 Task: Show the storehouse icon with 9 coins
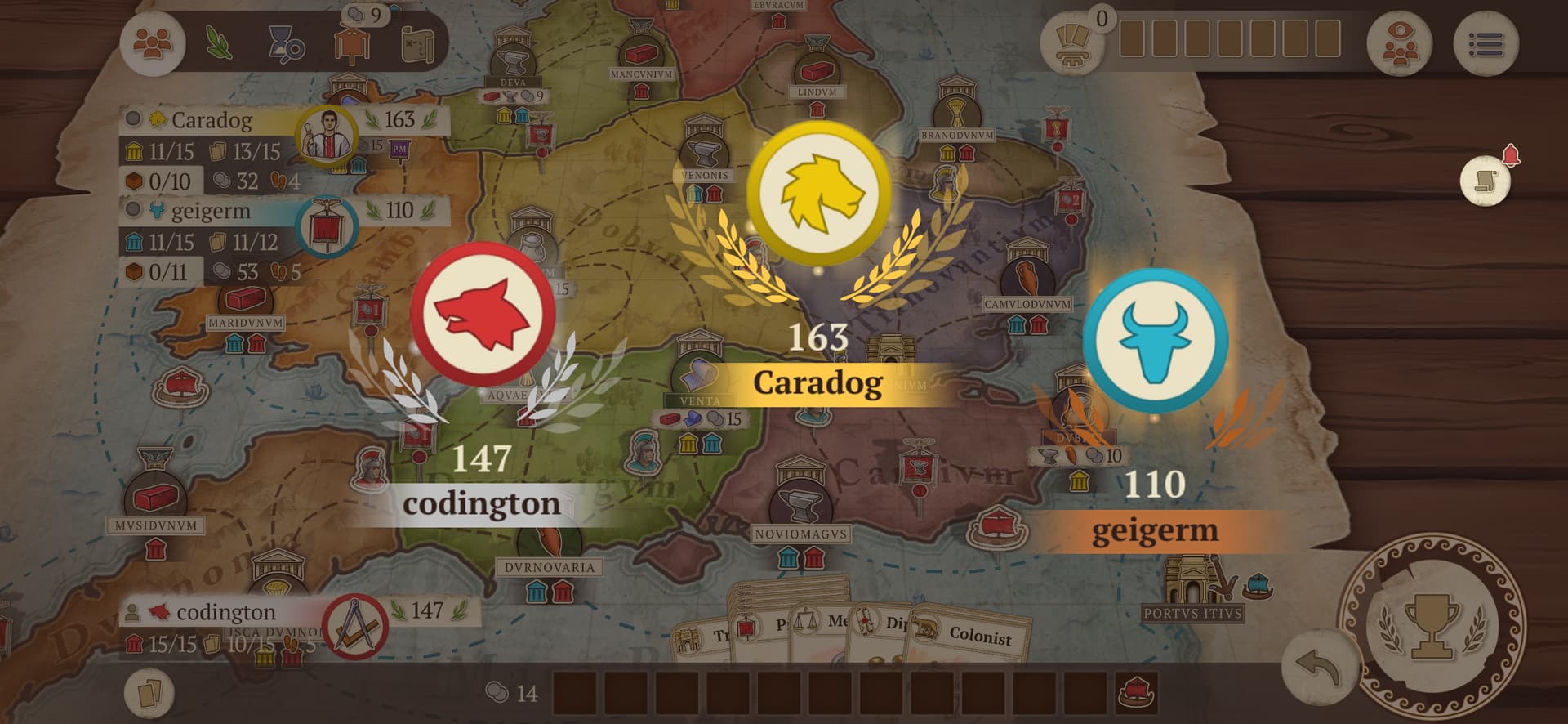(353, 41)
